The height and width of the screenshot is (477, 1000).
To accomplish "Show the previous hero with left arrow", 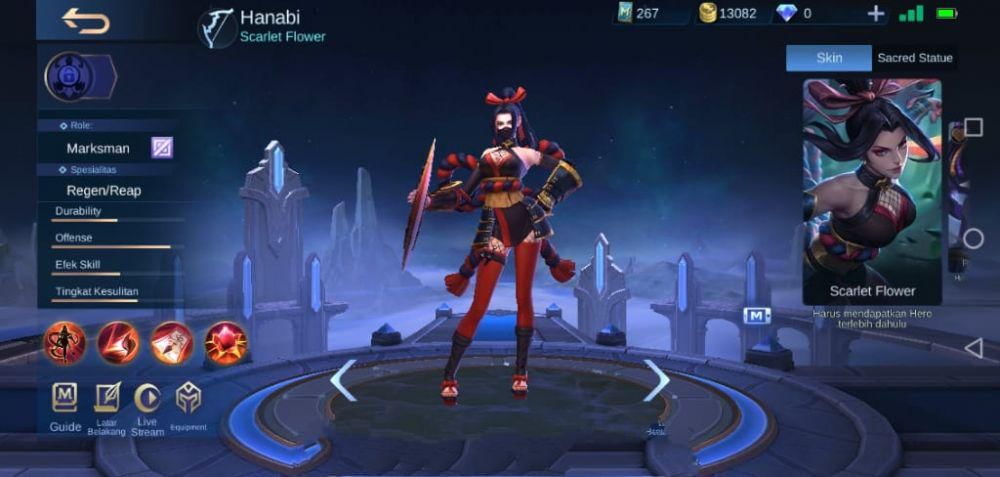I will (343, 380).
